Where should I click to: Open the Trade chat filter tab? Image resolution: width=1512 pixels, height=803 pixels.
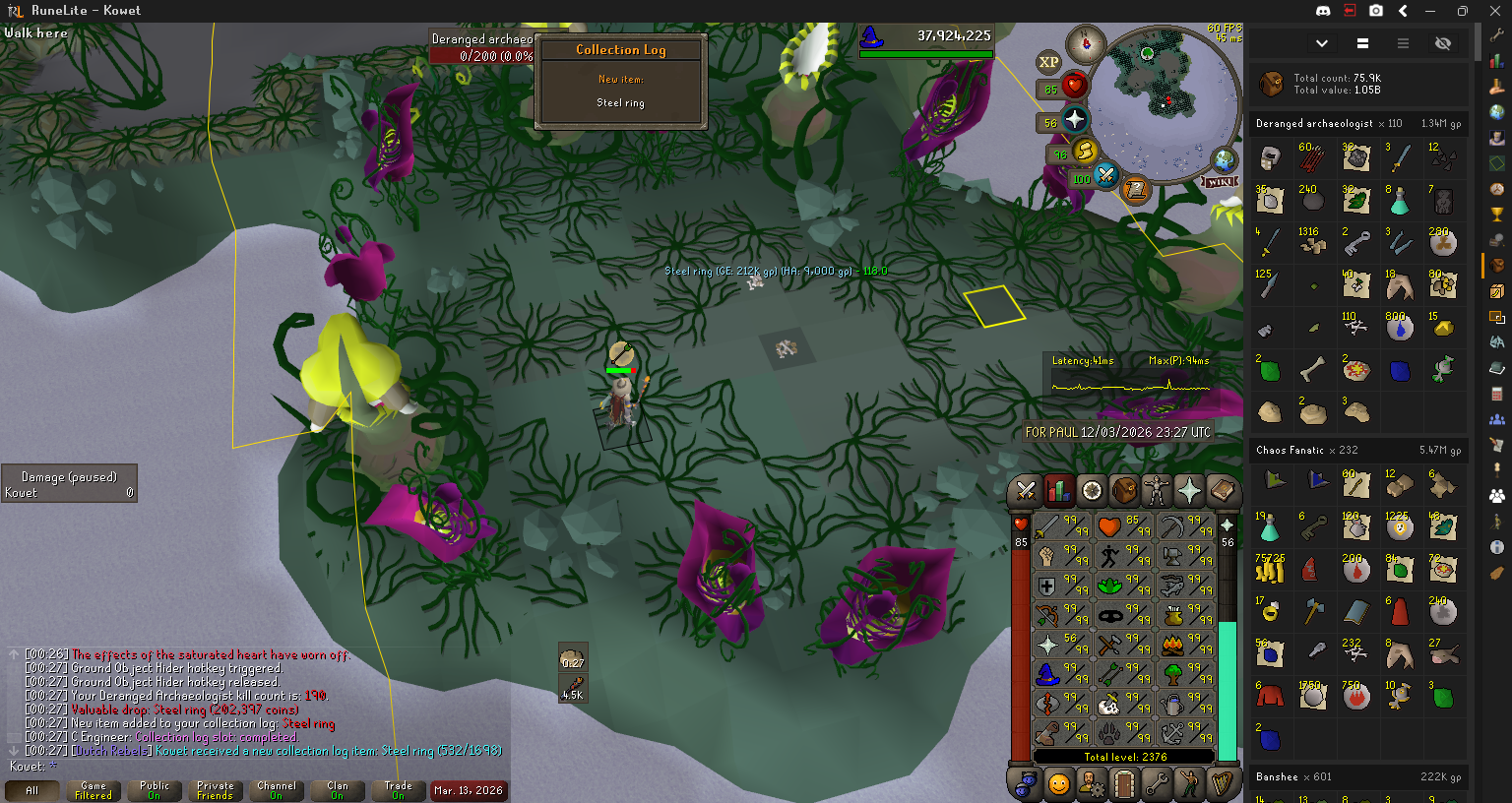(399, 790)
